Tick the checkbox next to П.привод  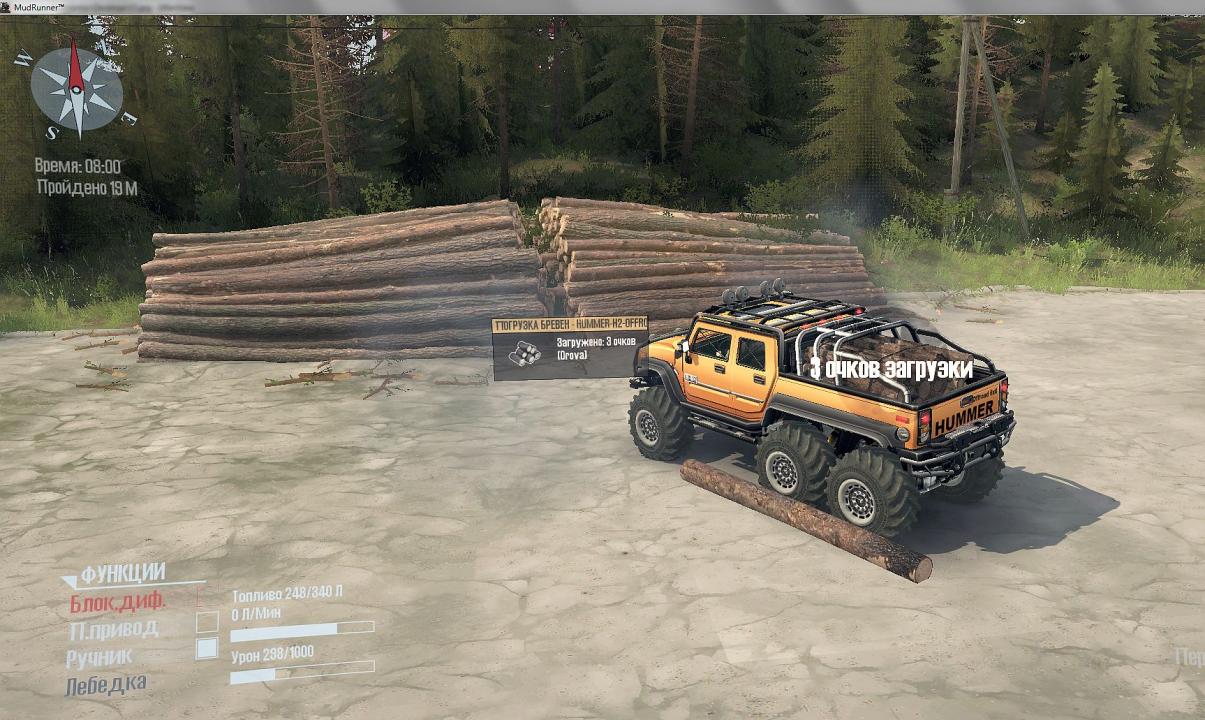(x=207, y=622)
